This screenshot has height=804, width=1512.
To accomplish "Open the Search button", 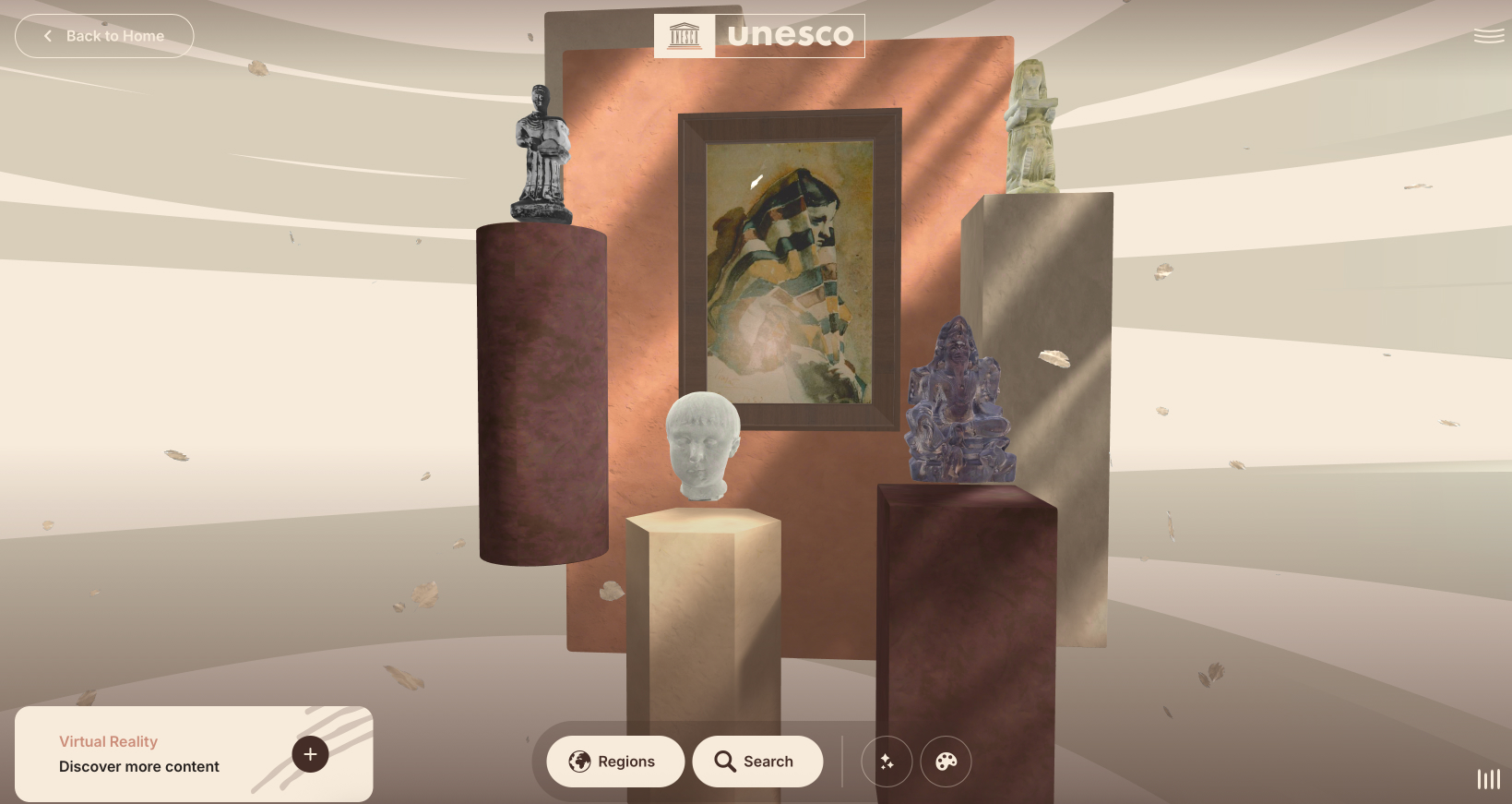I will click(756, 762).
